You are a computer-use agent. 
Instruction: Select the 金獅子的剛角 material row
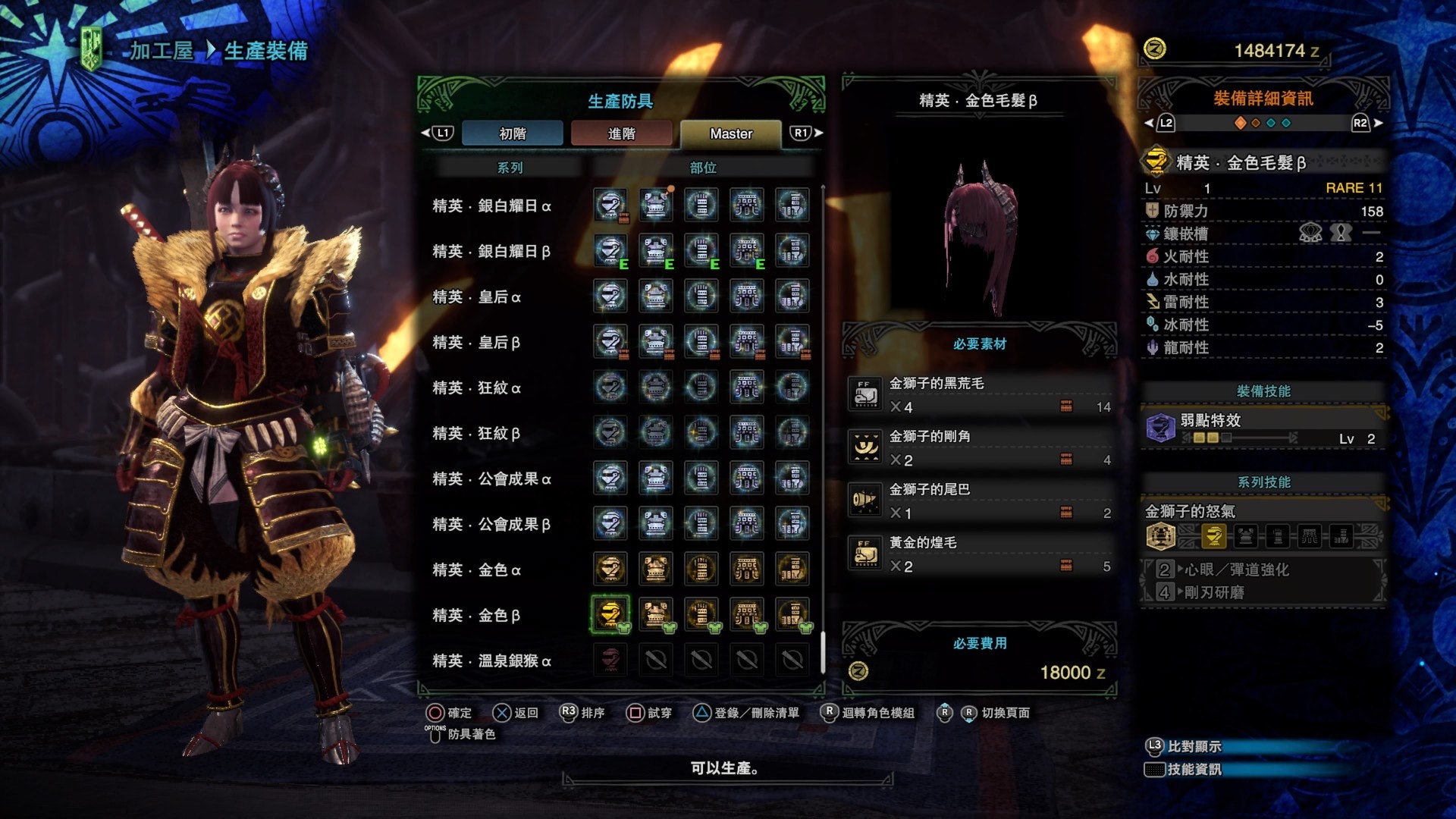[x=980, y=447]
